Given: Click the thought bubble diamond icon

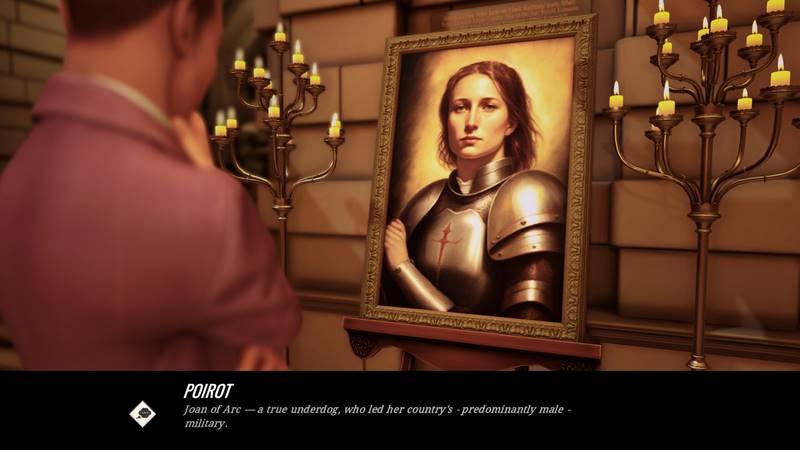Looking at the screenshot, I should tap(142, 414).
